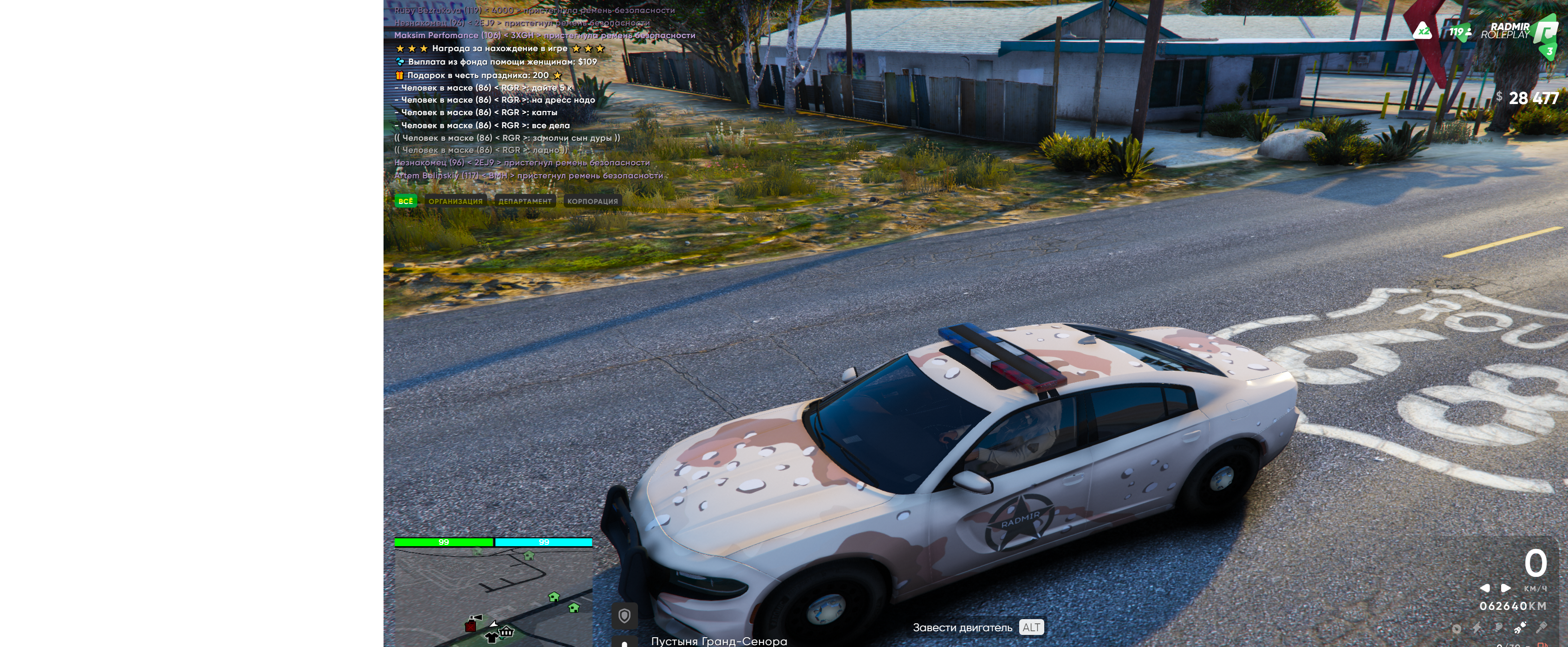Viewport: 1568px width, 647px height.
Task: Click the lightning bolt engine indicator
Action: 1477,627
